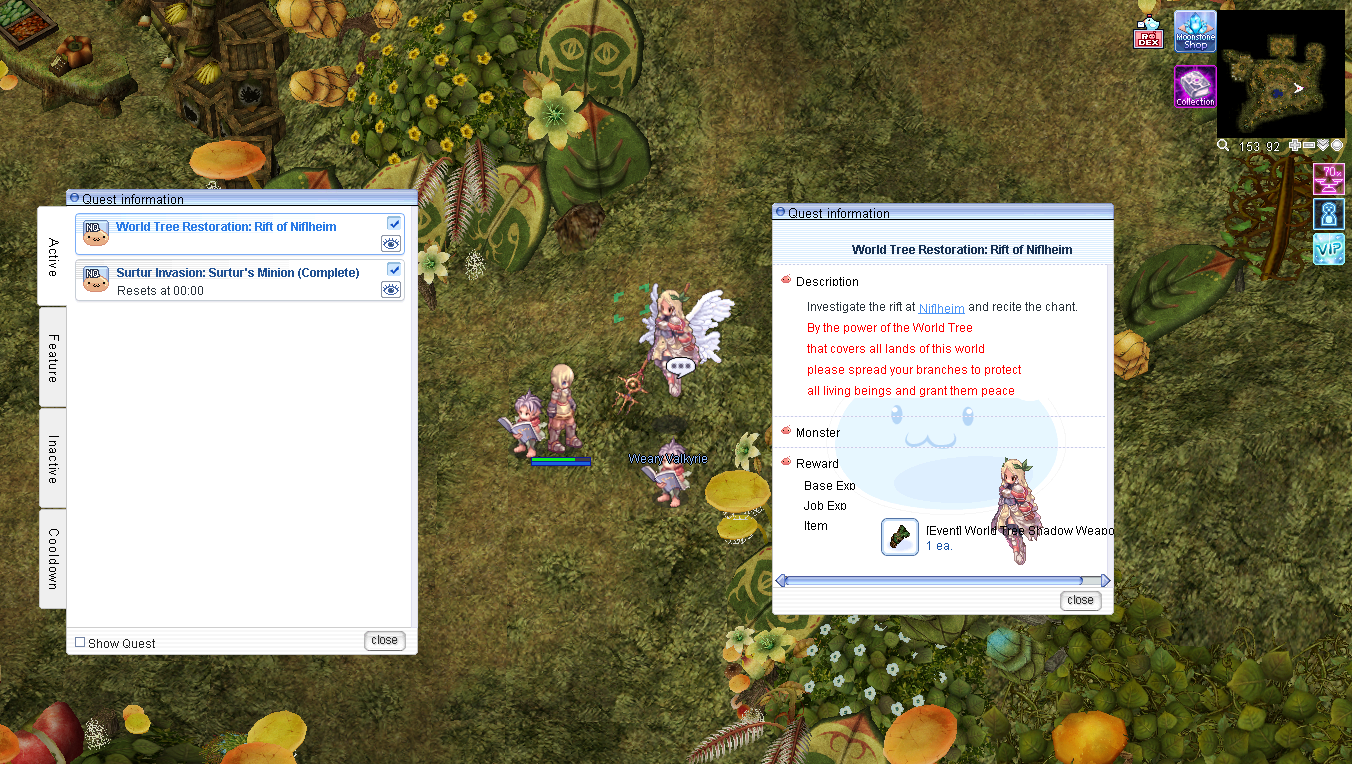The width and height of the screenshot is (1352, 764).
Task: Close the quest list window
Action: pyautogui.click(x=384, y=641)
